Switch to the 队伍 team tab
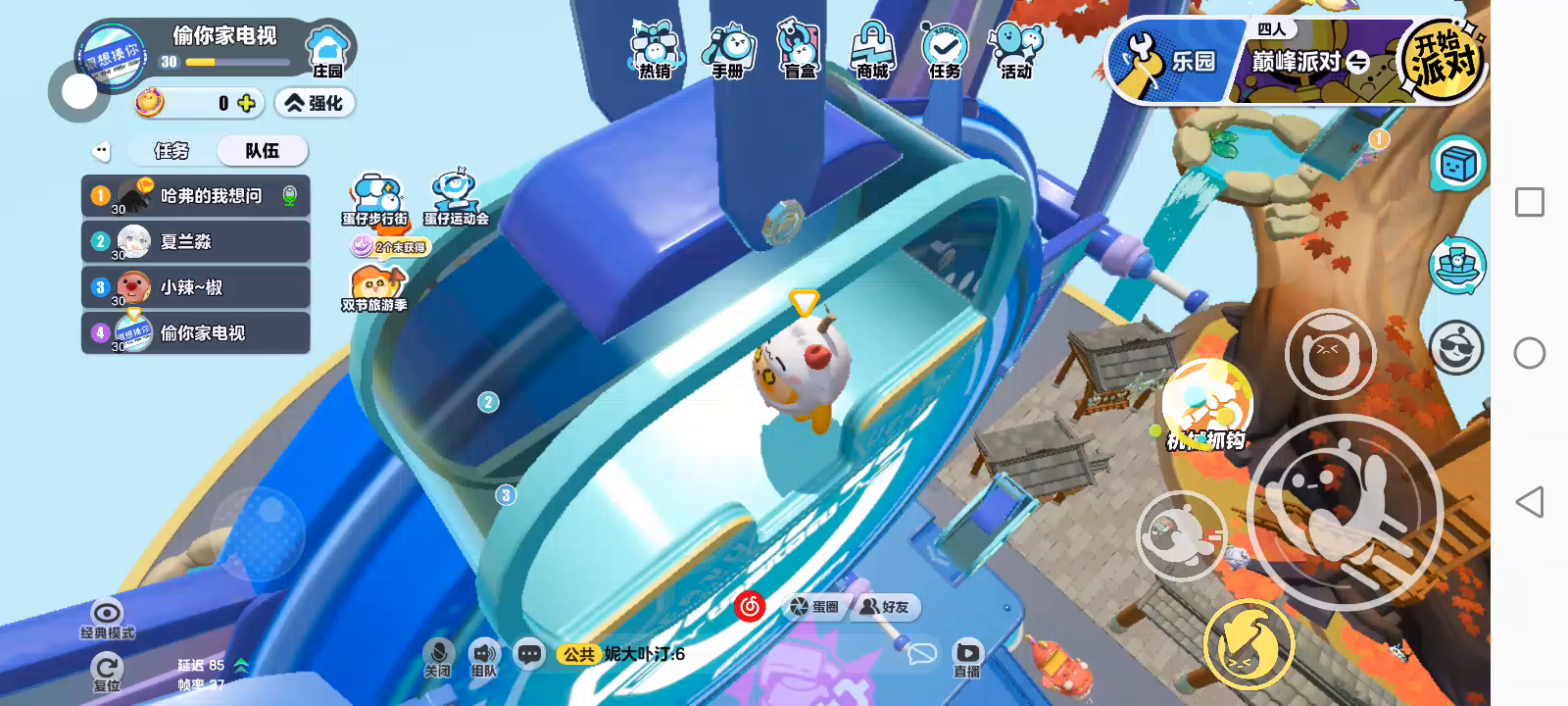This screenshot has height=706, width=1568. [262, 151]
